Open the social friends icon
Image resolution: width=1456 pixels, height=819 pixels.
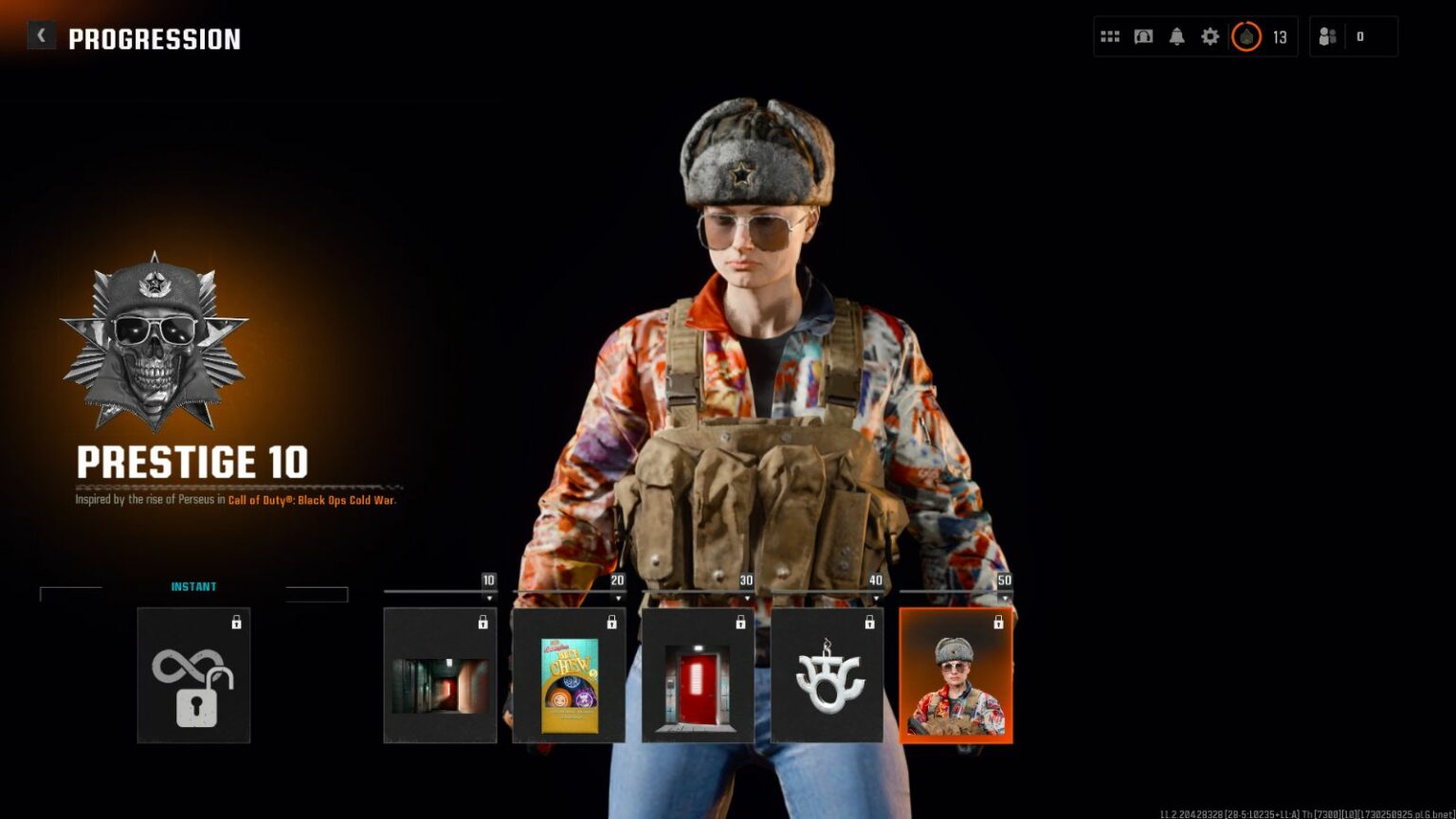coord(1326,35)
